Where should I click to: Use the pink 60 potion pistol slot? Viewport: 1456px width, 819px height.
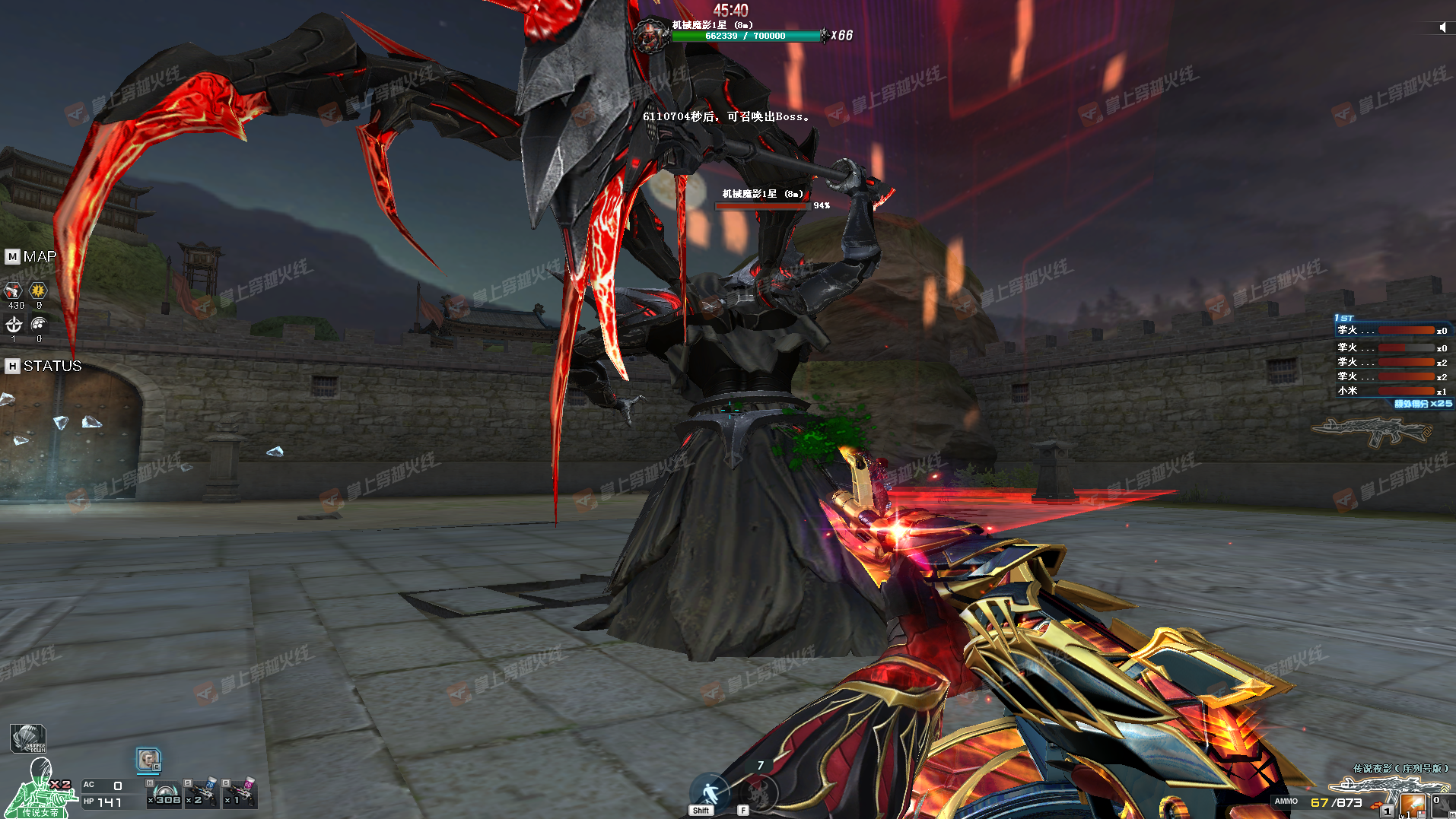(x=240, y=794)
